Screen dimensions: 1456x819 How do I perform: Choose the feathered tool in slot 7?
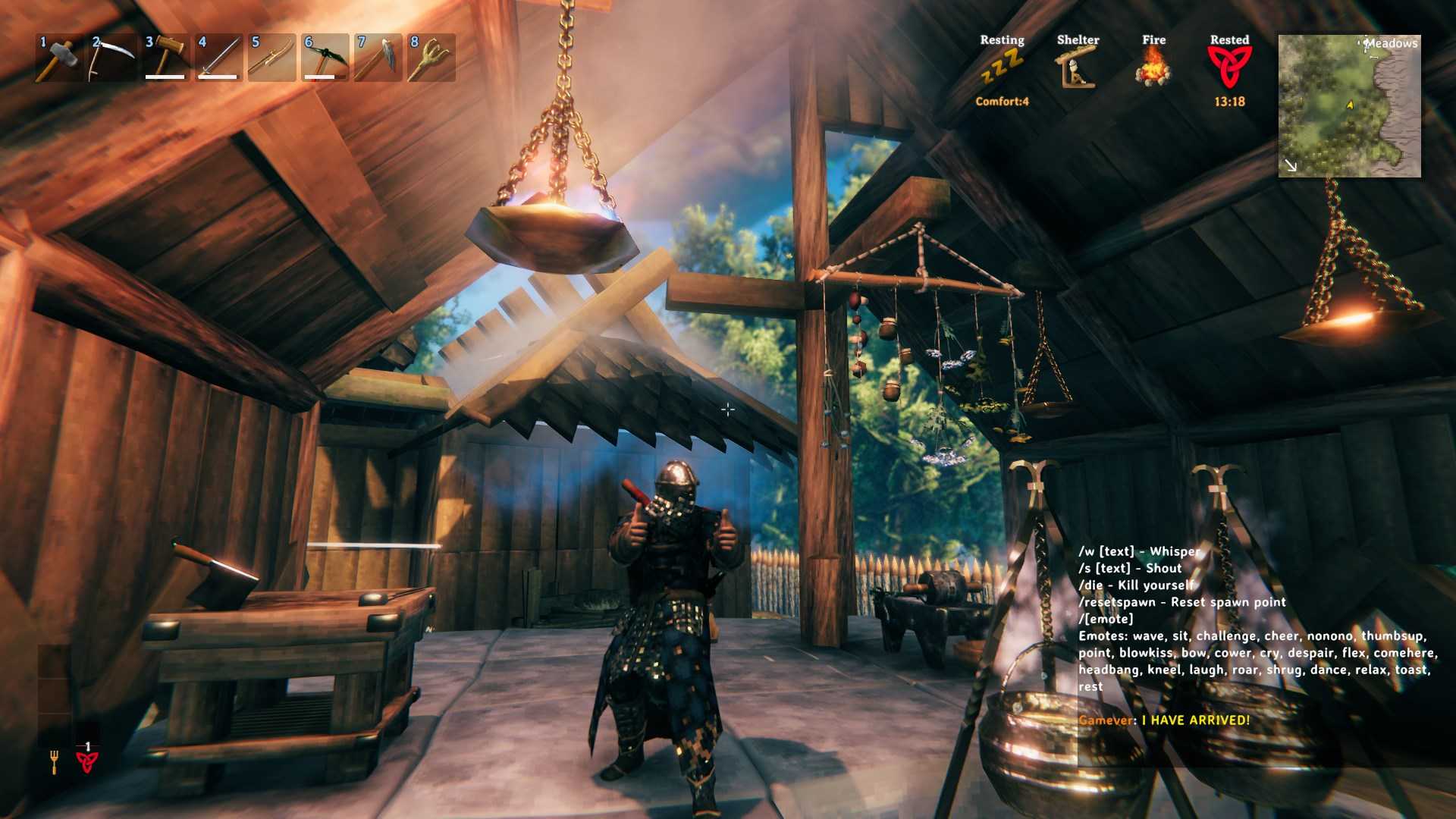pos(378,58)
